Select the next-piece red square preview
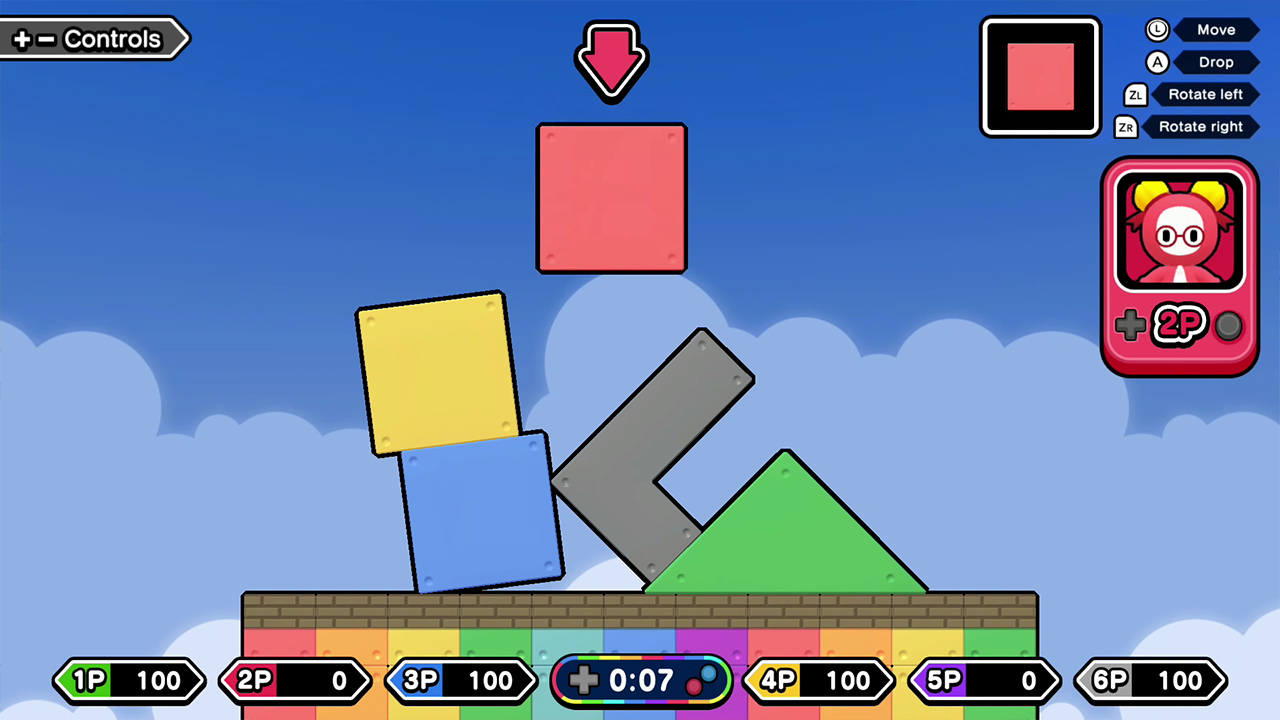The width and height of the screenshot is (1280, 720). (x=1040, y=76)
